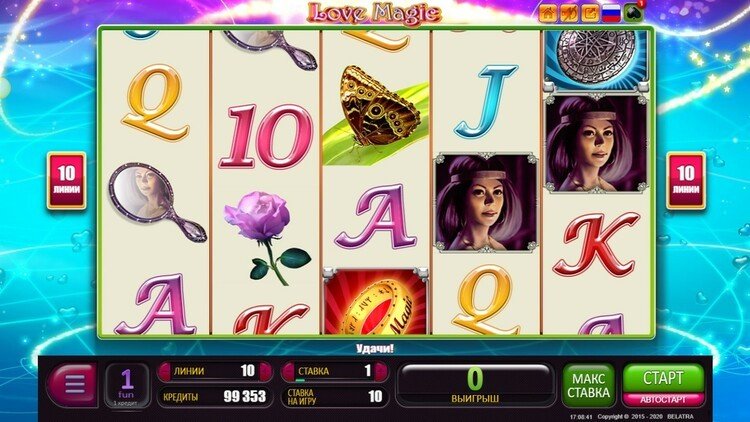
Task: Go to the home screen icon
Action: [x=548, y=13]
